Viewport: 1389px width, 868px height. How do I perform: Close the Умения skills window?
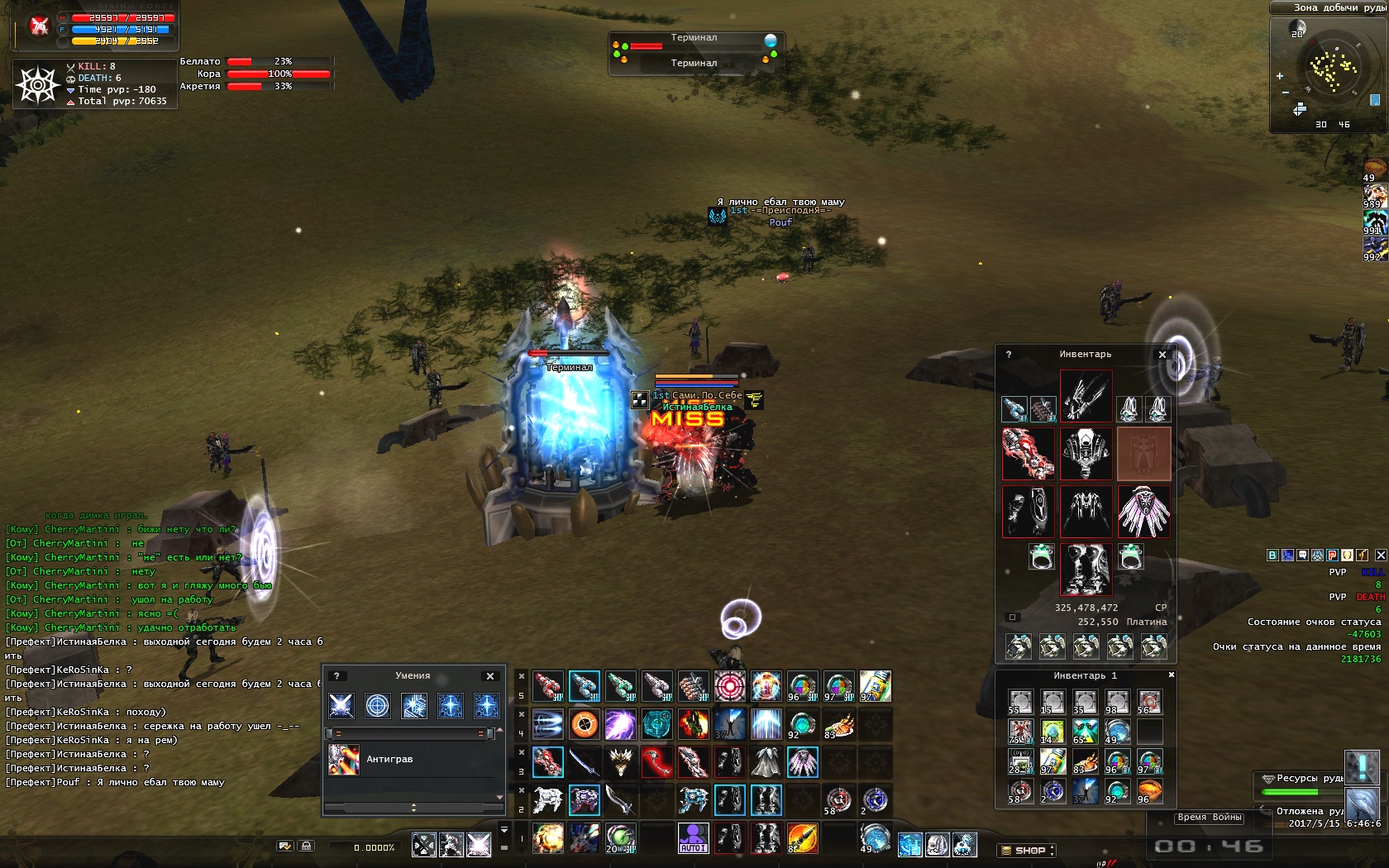point(490,676)
